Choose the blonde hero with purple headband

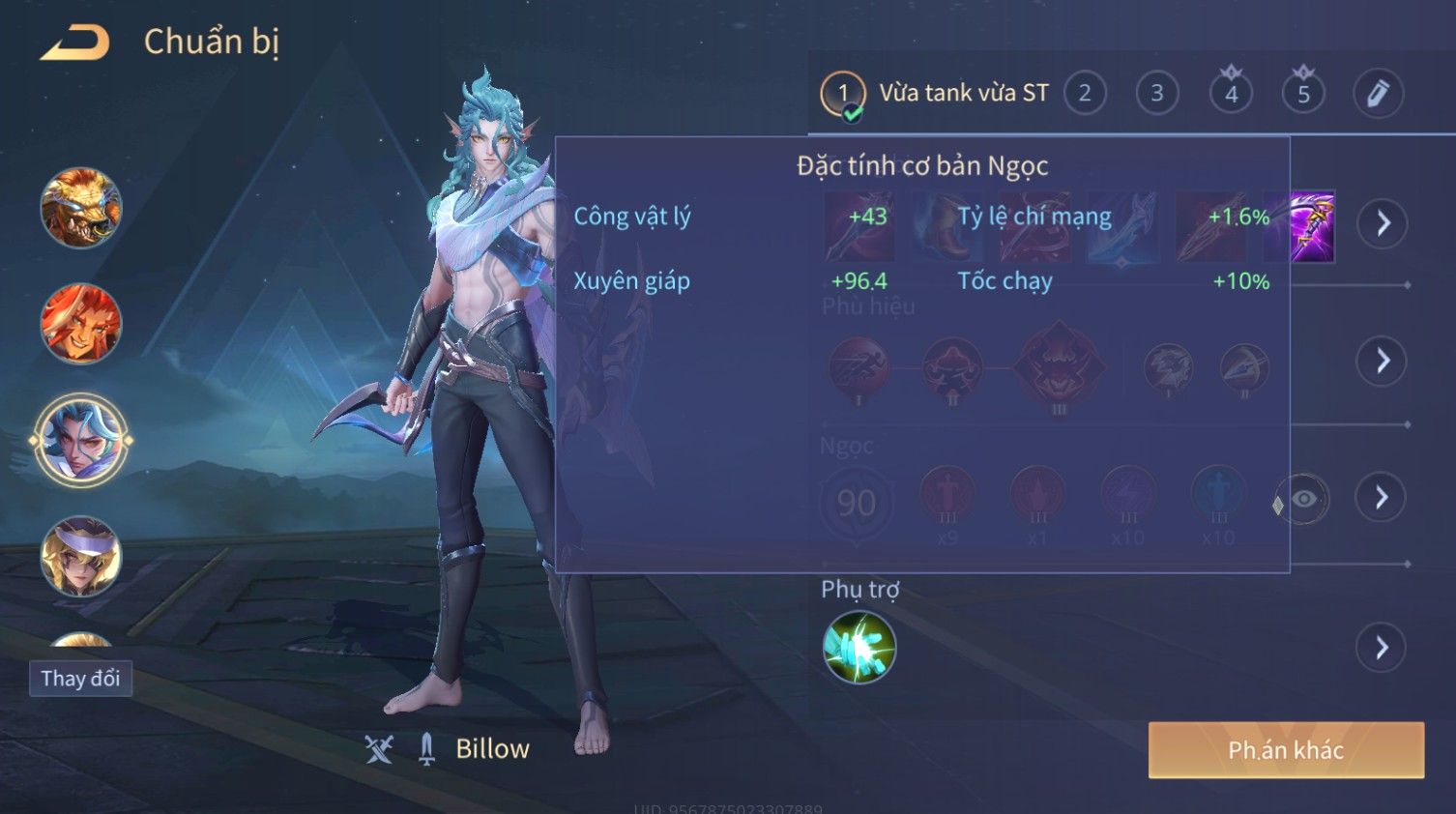coord(80,556)
